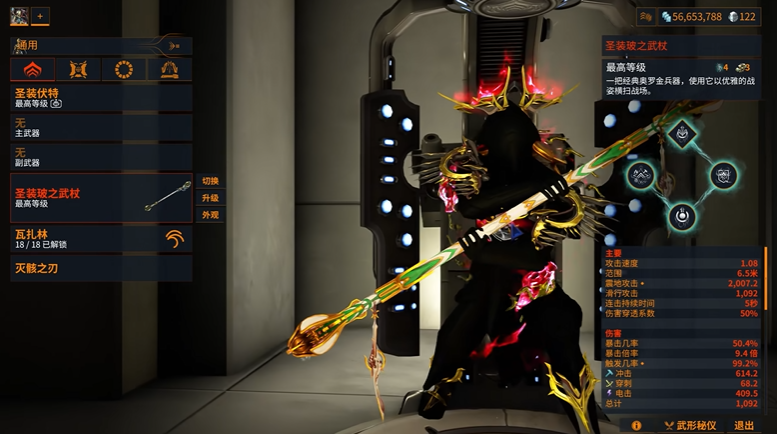Open 武形秘仪 arcane options

click(x=690, y=425)
